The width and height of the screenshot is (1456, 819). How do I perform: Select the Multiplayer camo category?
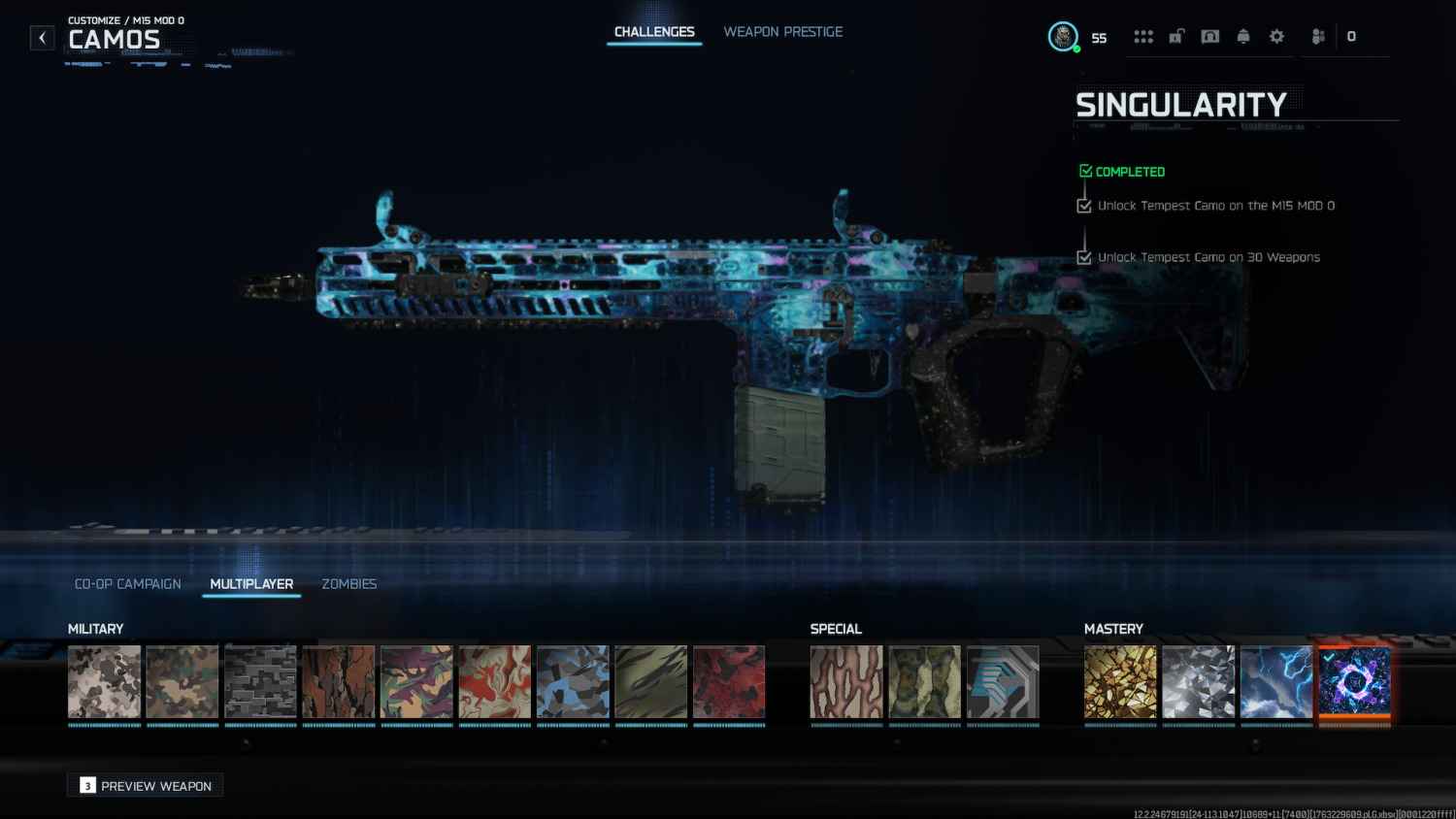250,583
